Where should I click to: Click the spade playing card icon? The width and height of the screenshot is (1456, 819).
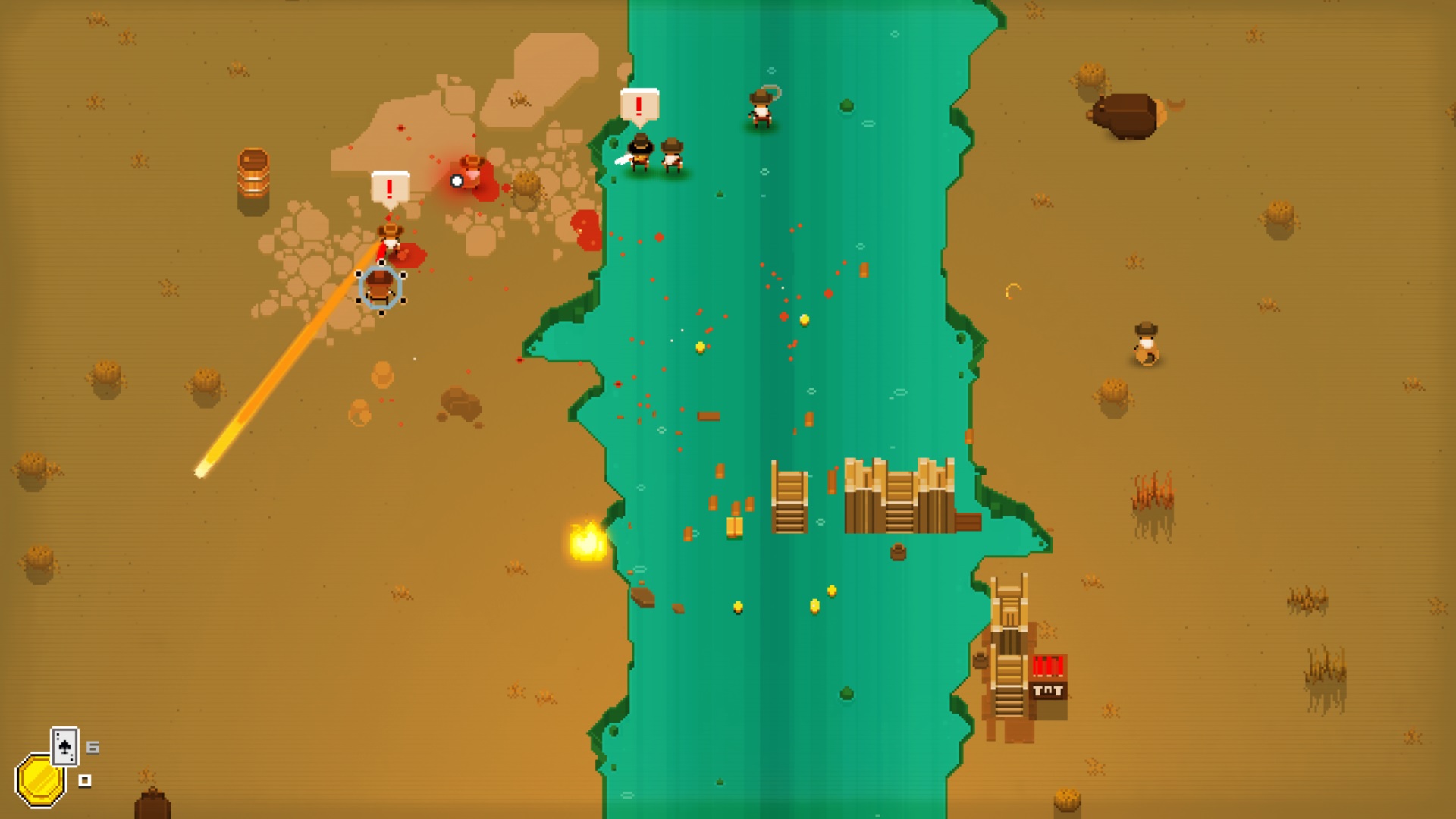click(64, 746)
